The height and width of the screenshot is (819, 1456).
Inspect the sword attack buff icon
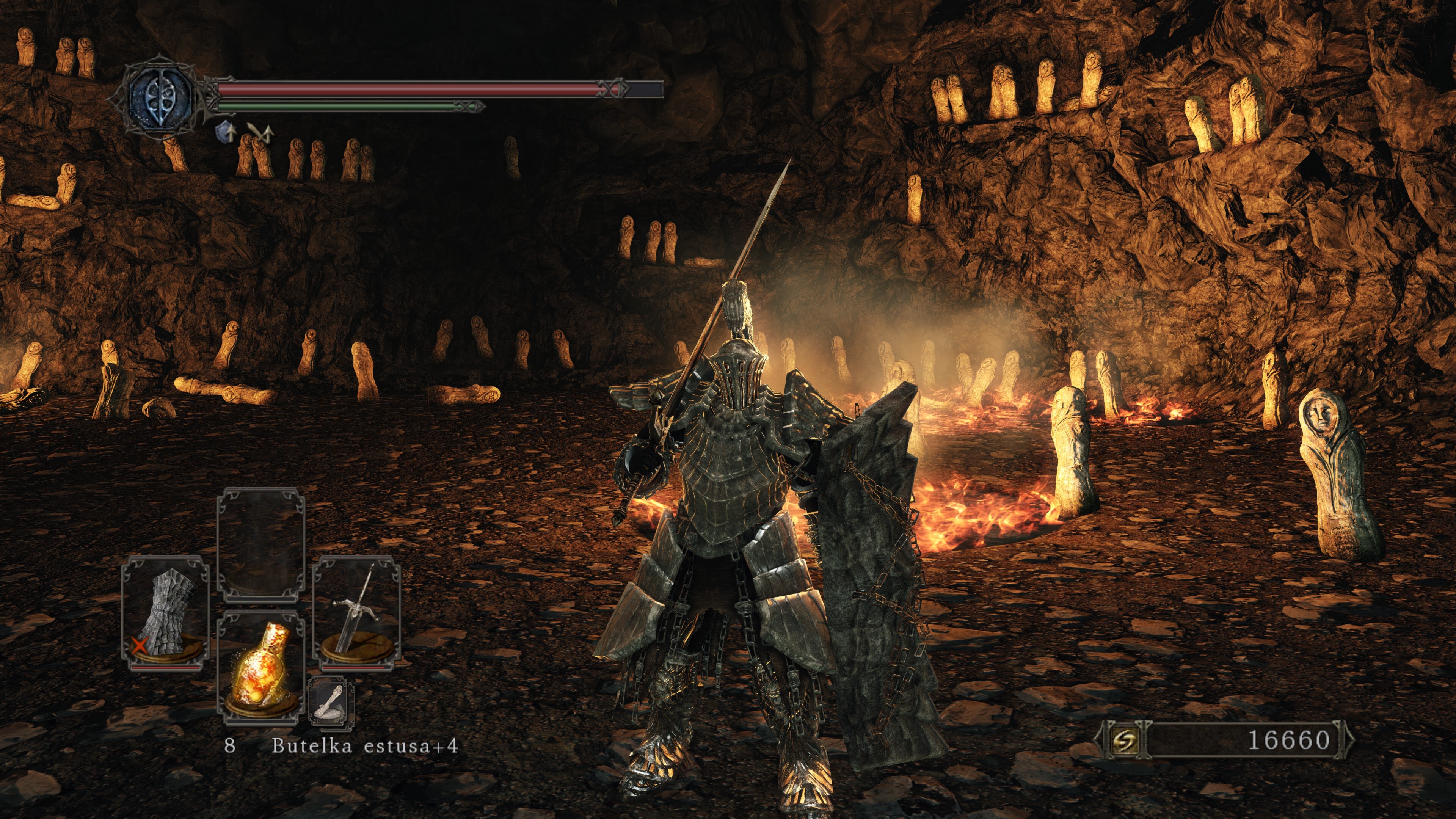[260, 133]
